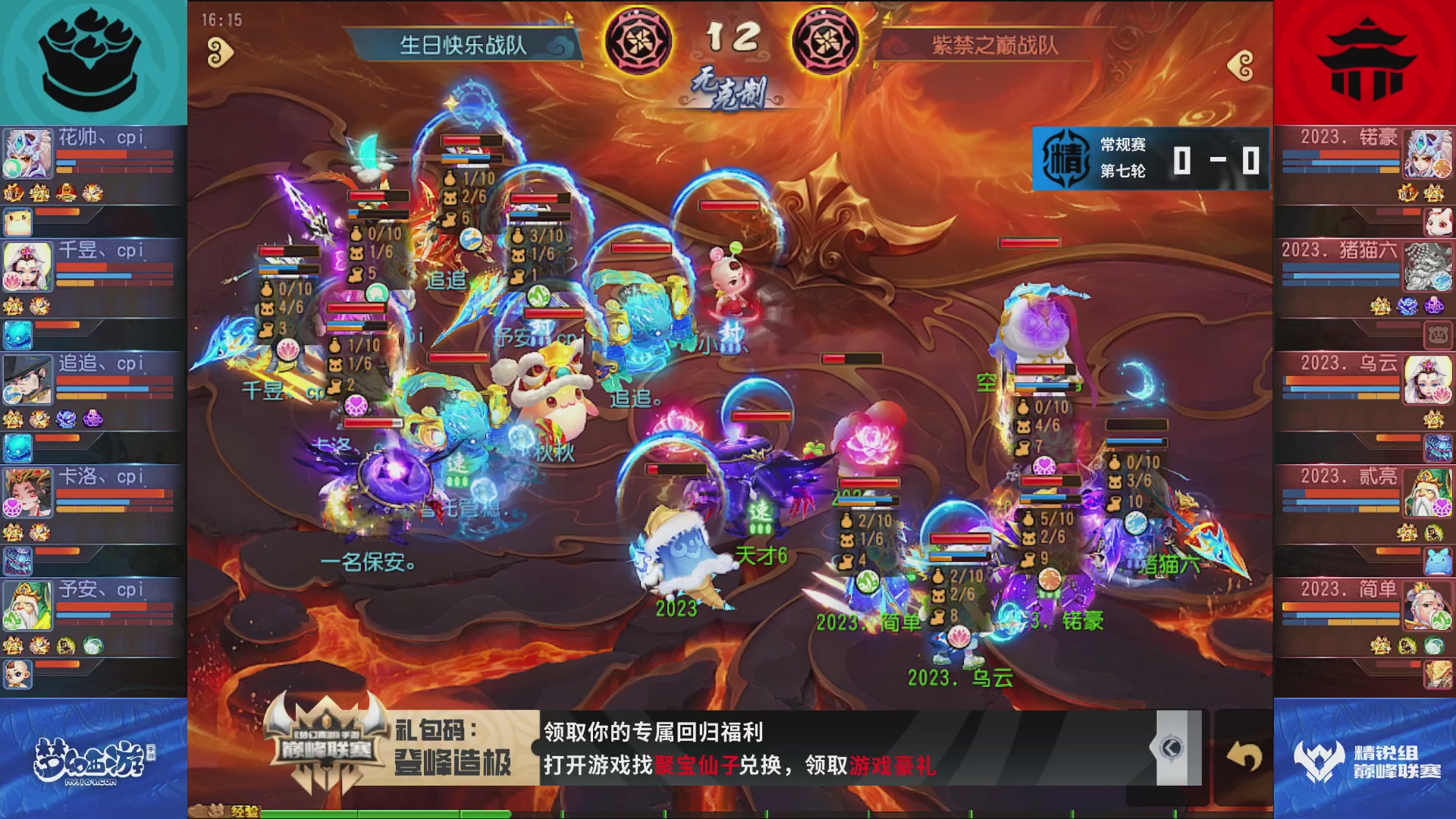
Task: Click the 生日快乐战队 name banner
Action: coord(463,42)
